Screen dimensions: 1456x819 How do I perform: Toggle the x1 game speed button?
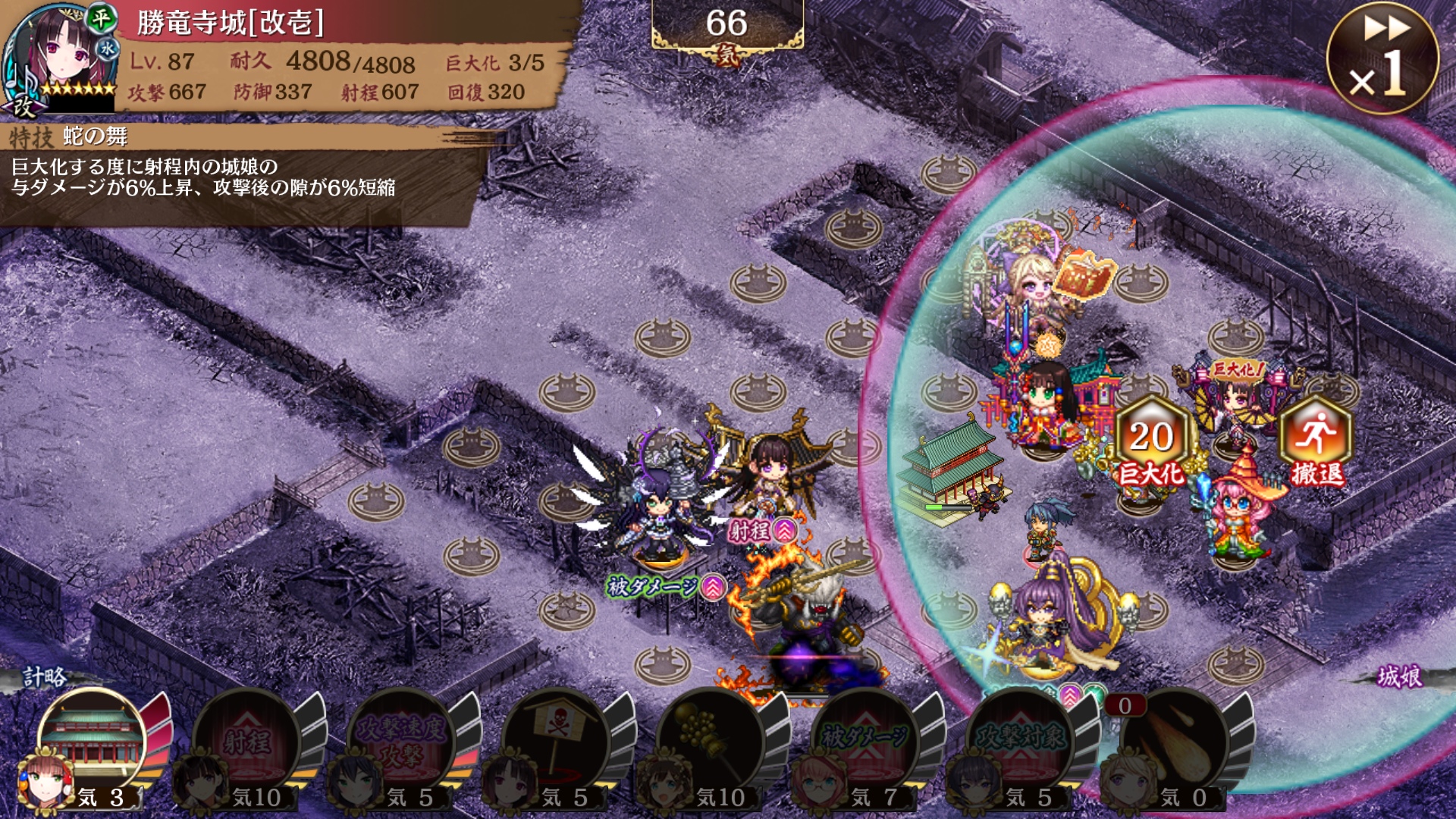pos(1382,58)
